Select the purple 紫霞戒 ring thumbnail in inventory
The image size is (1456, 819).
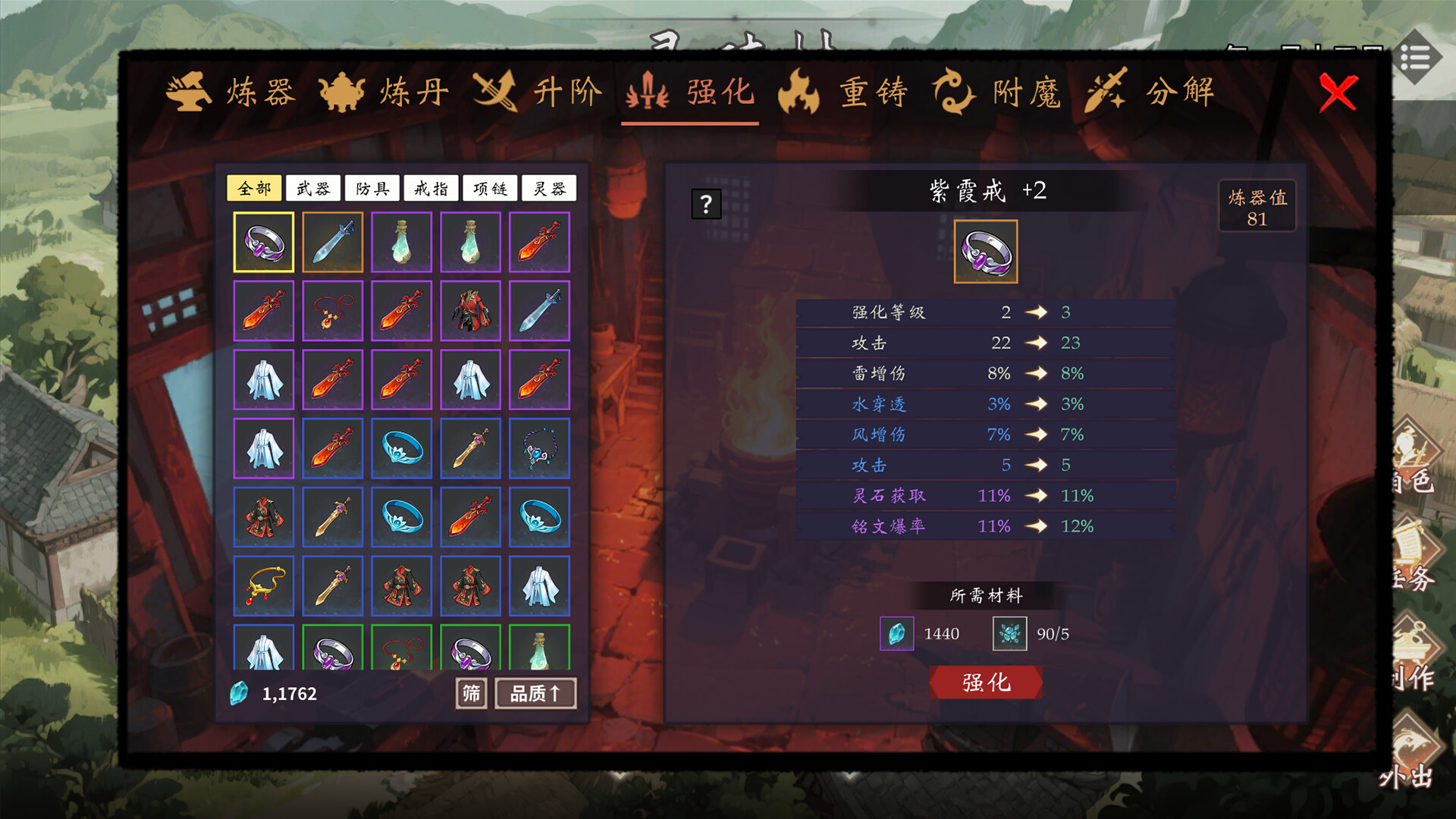coord(263,243)
